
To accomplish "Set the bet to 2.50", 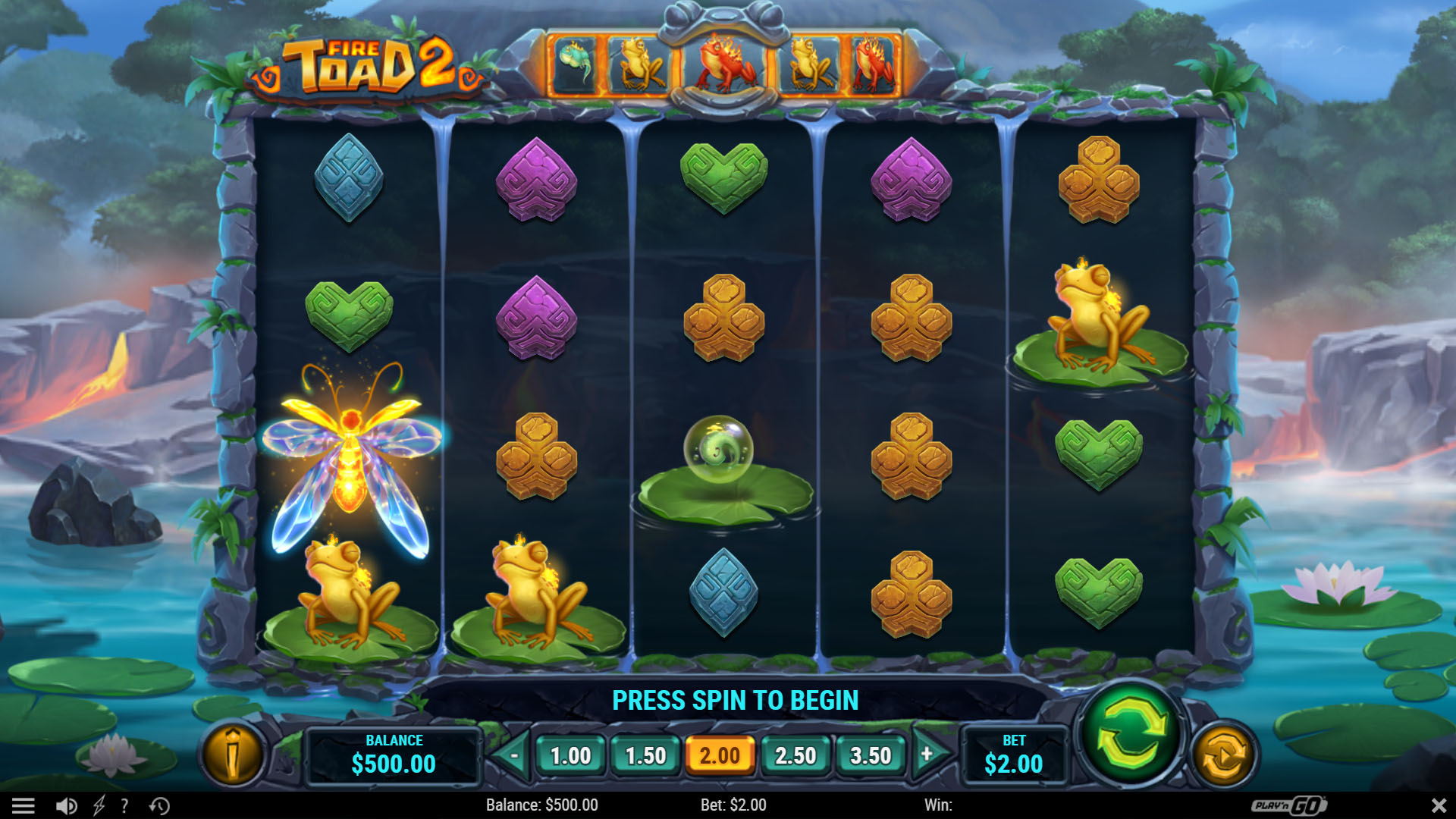I will click(x=795, y=756).
